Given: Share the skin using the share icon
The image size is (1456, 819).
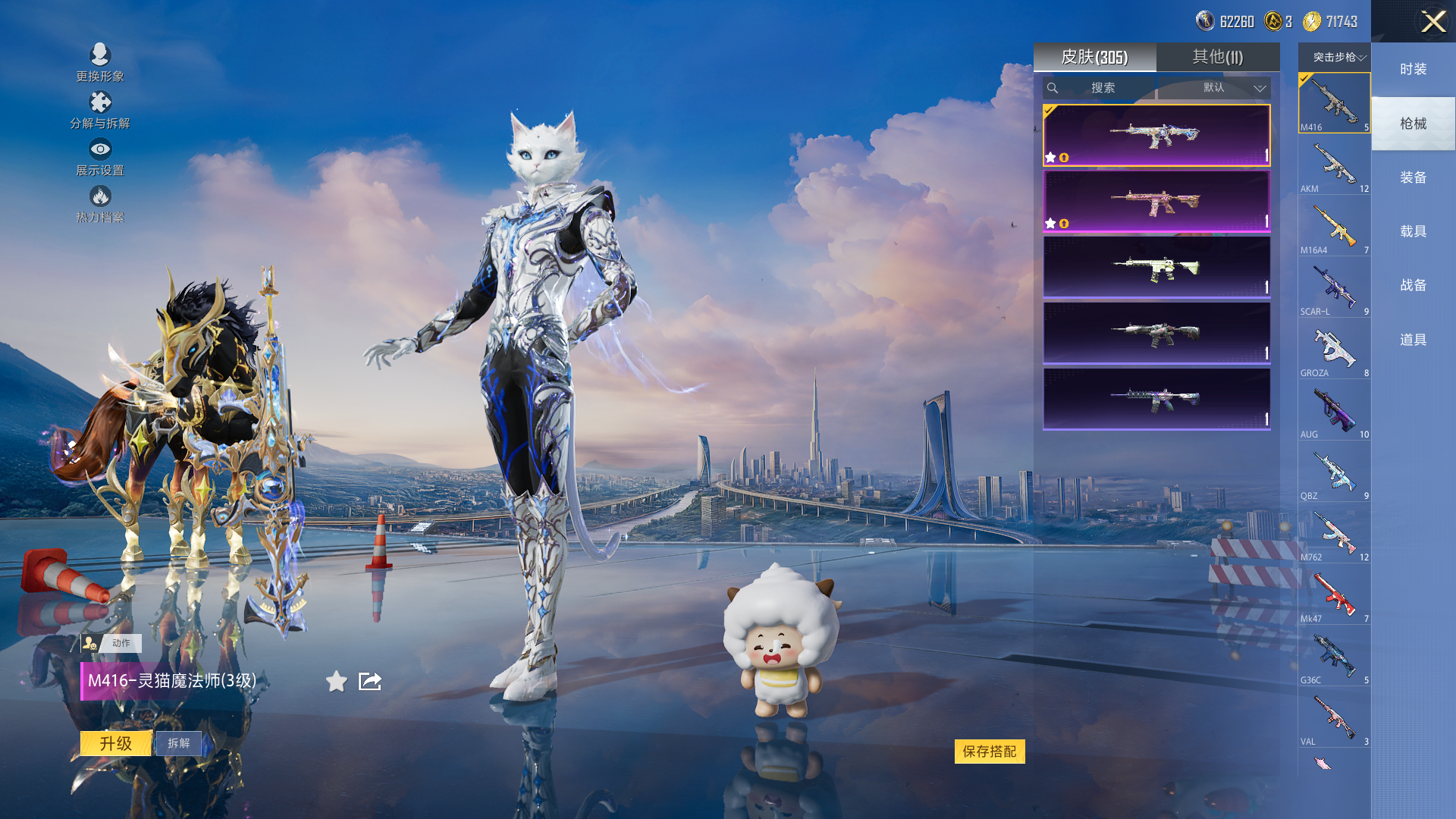Looking at the screenshot, I should (x=370, y=682).
